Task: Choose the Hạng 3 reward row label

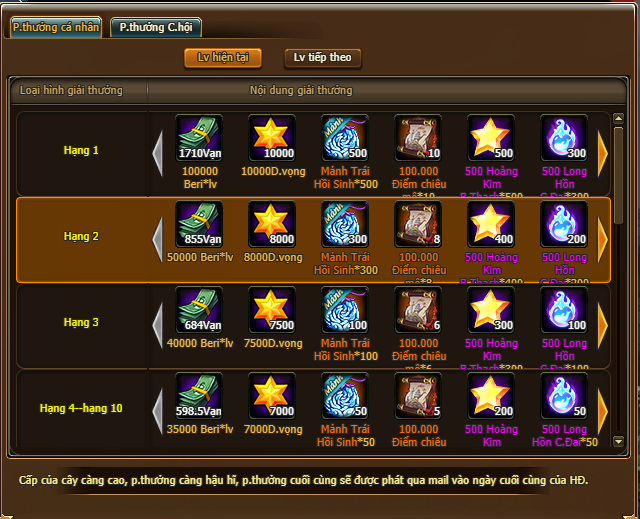Action: 81,323
